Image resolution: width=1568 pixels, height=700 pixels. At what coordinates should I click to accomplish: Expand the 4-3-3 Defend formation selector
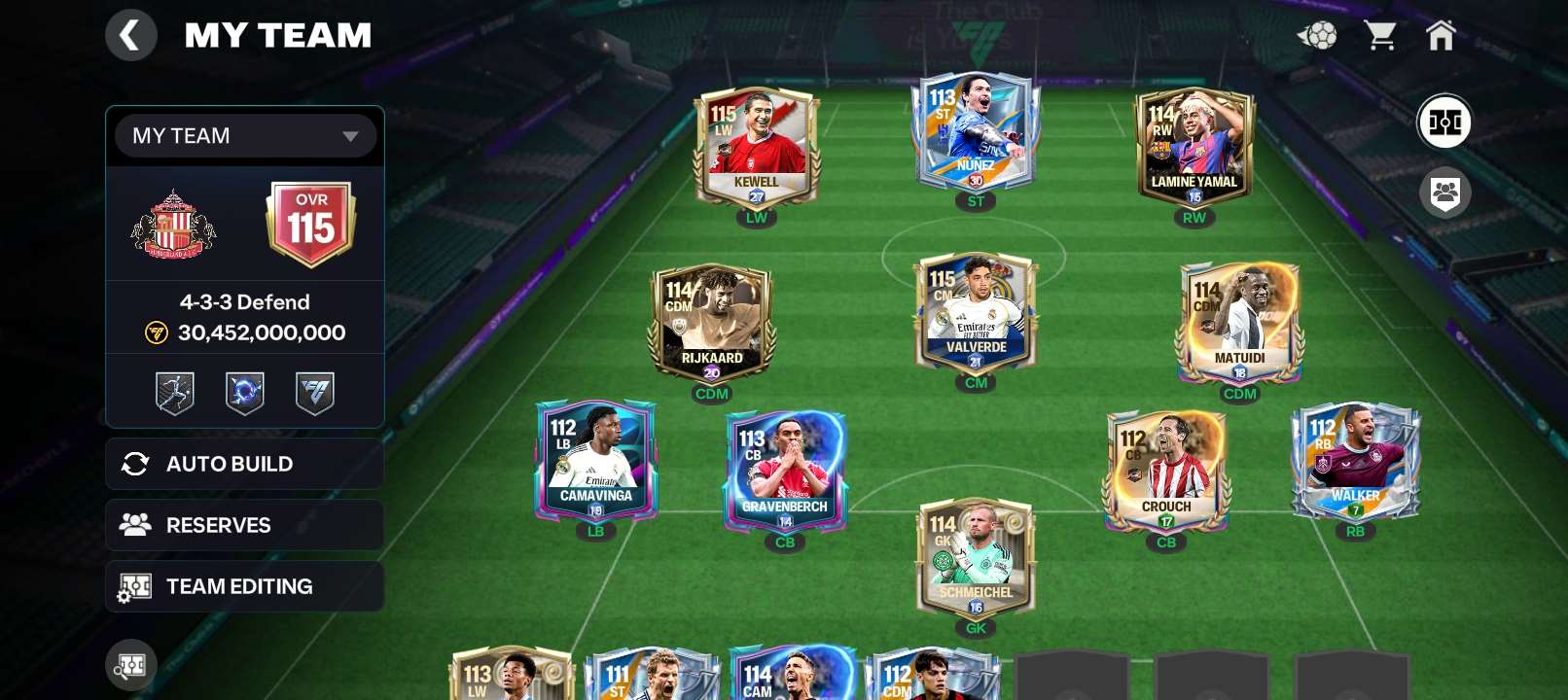[x=244, y=301]
